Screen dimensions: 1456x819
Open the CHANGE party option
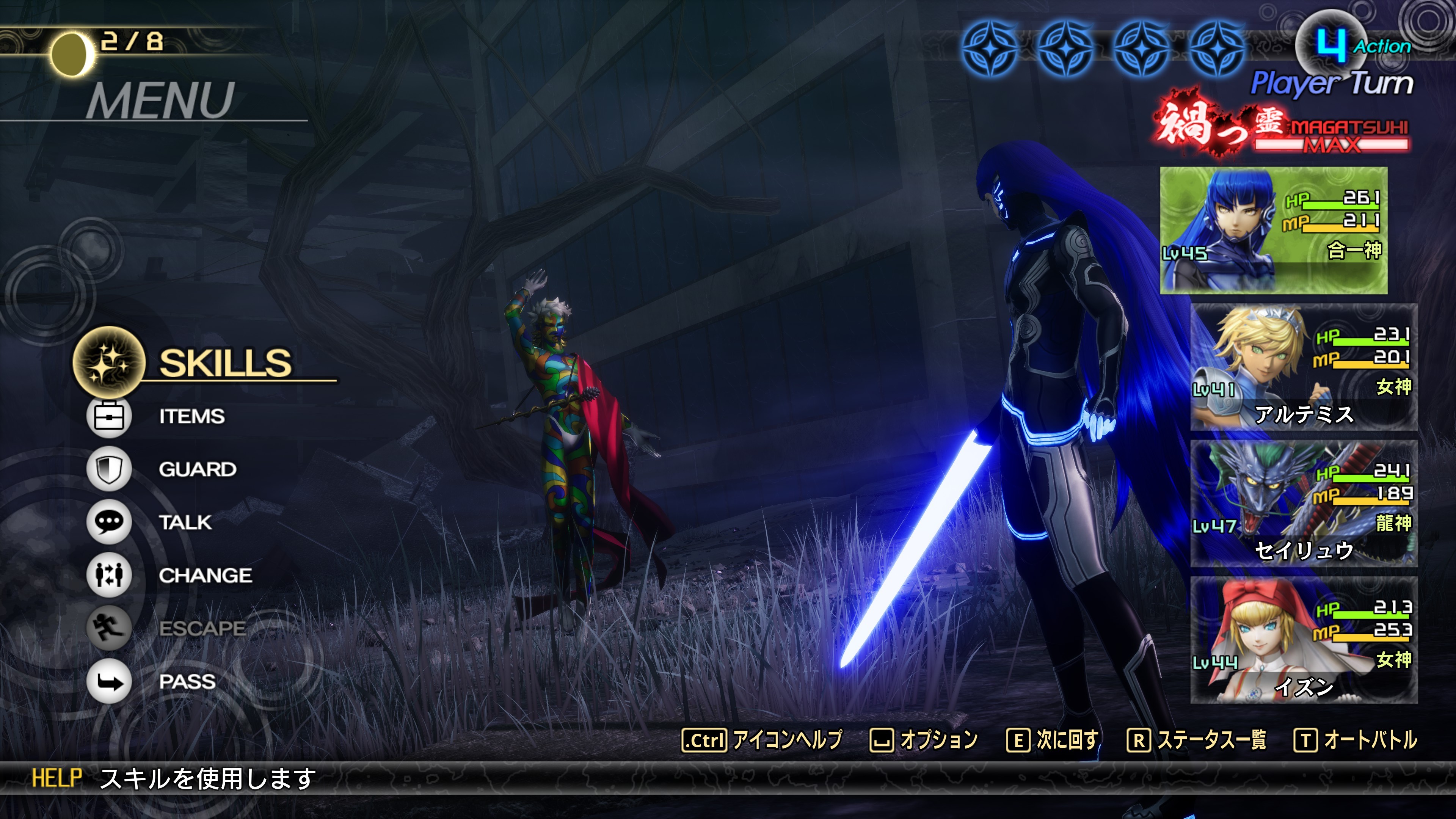205,576
